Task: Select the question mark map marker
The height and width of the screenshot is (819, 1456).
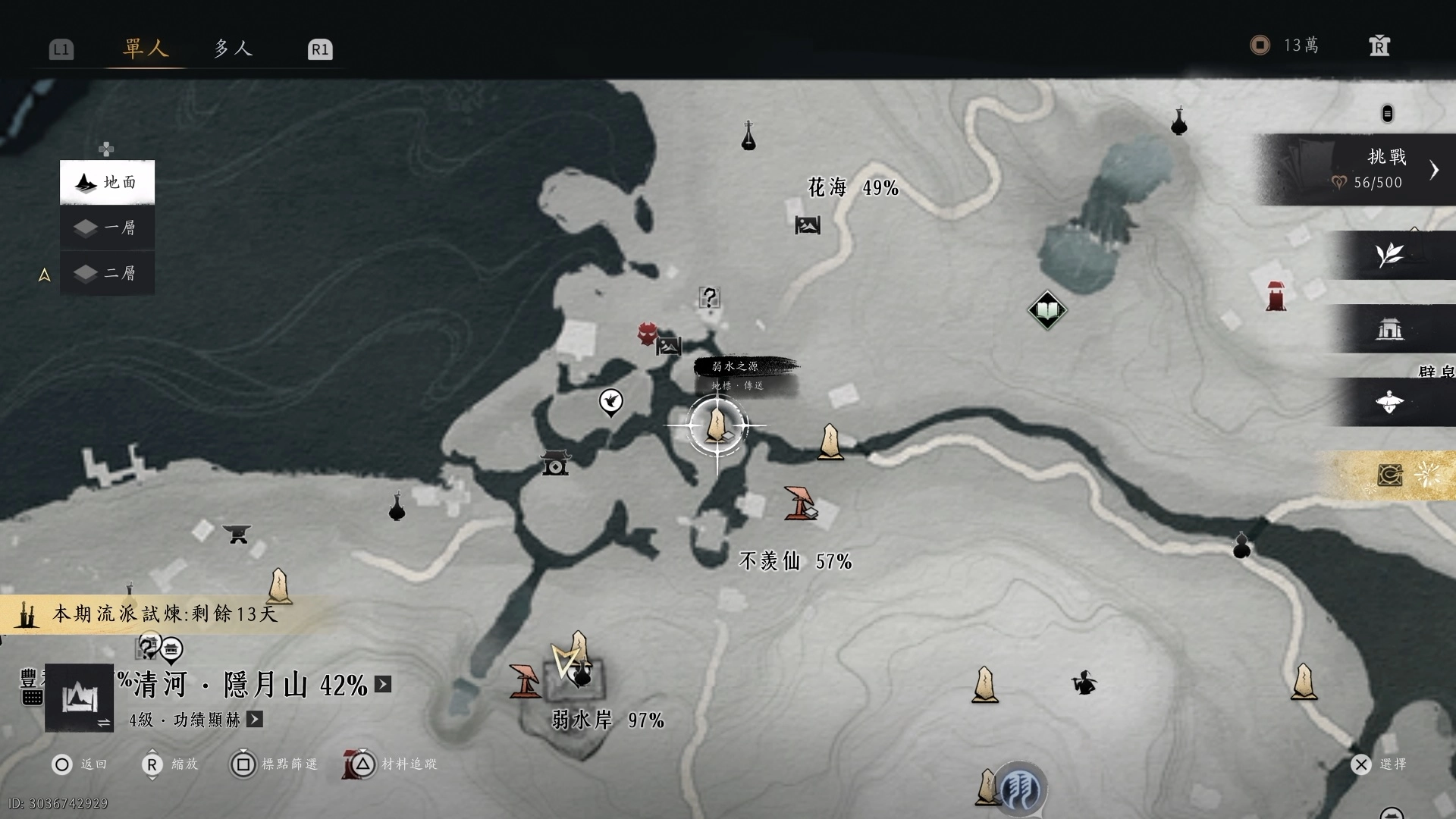Action: pos(709,297)
